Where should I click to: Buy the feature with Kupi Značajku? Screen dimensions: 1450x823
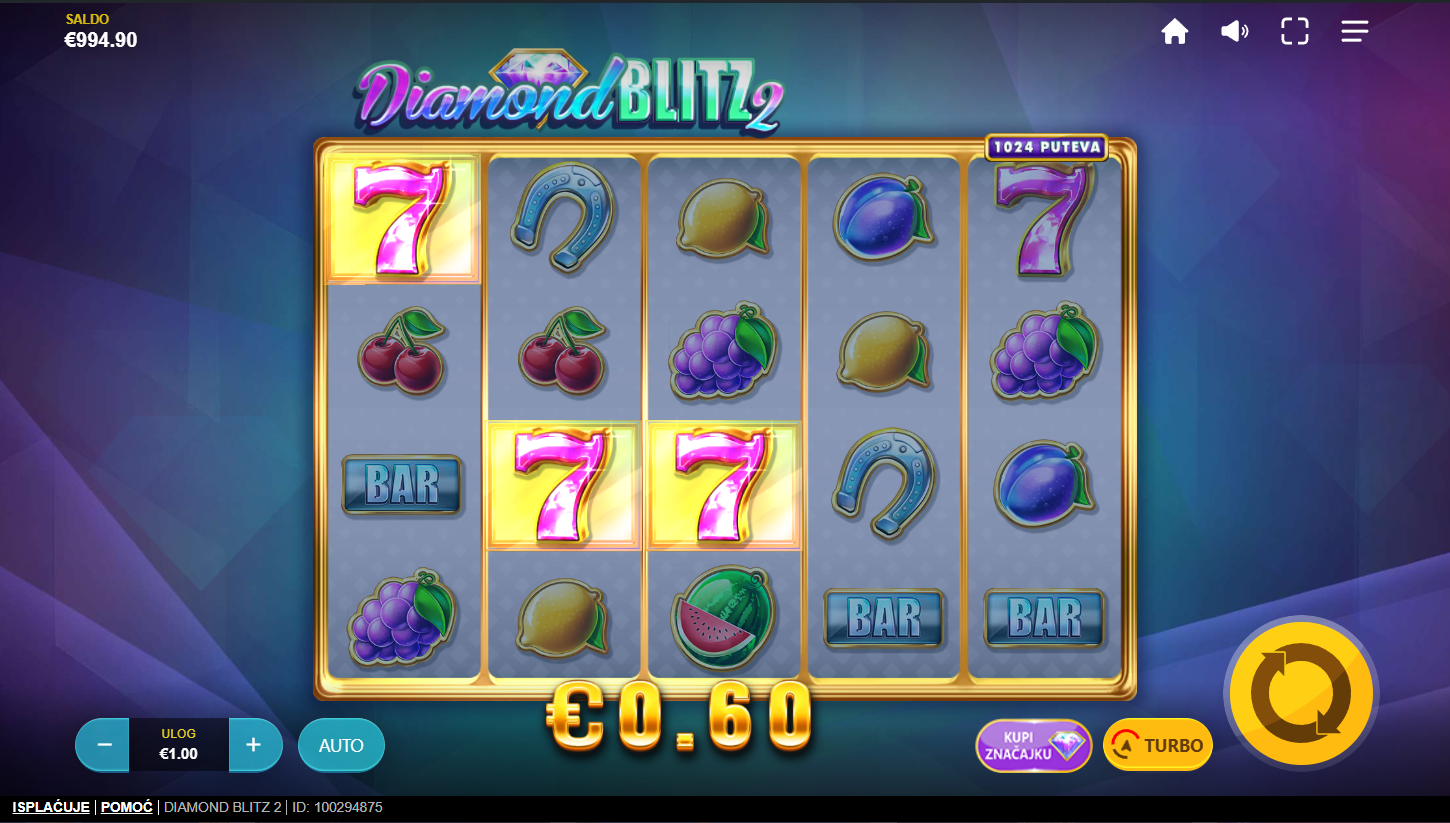(1033, 745)
